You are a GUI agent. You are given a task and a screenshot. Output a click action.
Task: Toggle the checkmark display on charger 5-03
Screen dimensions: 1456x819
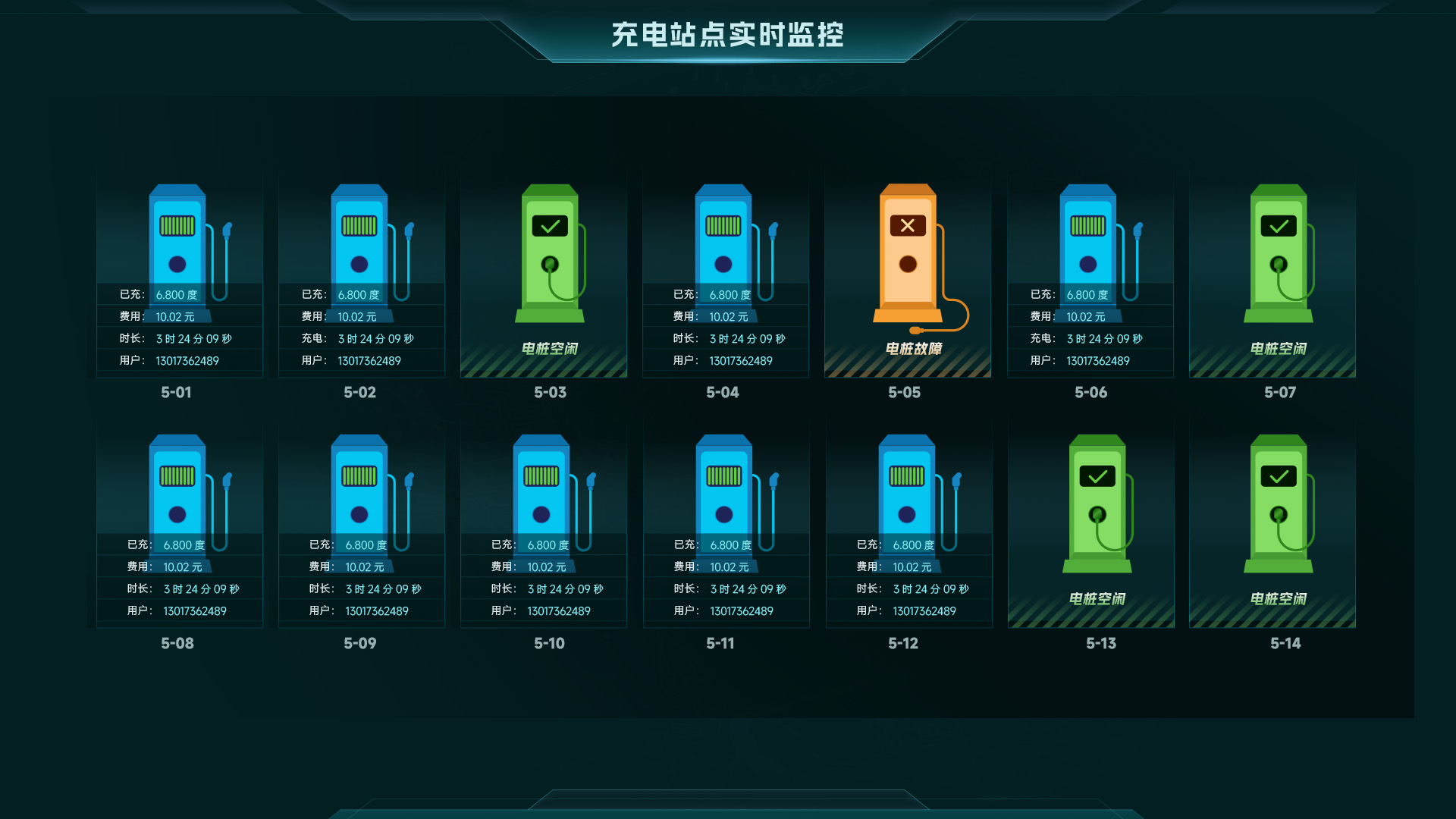tap(548, 224)
